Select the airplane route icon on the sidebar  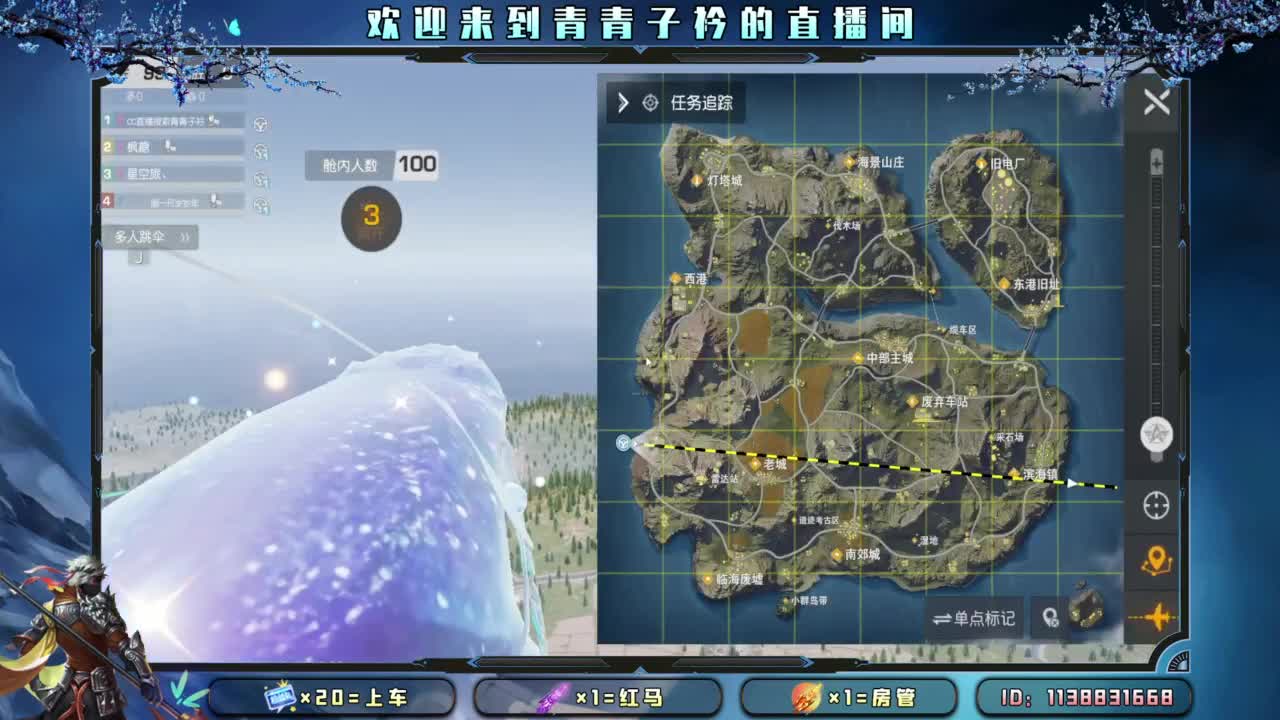click(x=1155, y=617)
